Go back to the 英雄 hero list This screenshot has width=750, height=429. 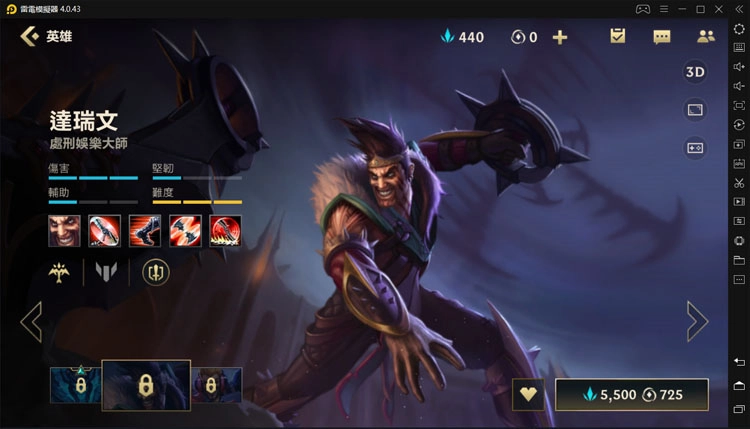point(30,37)
